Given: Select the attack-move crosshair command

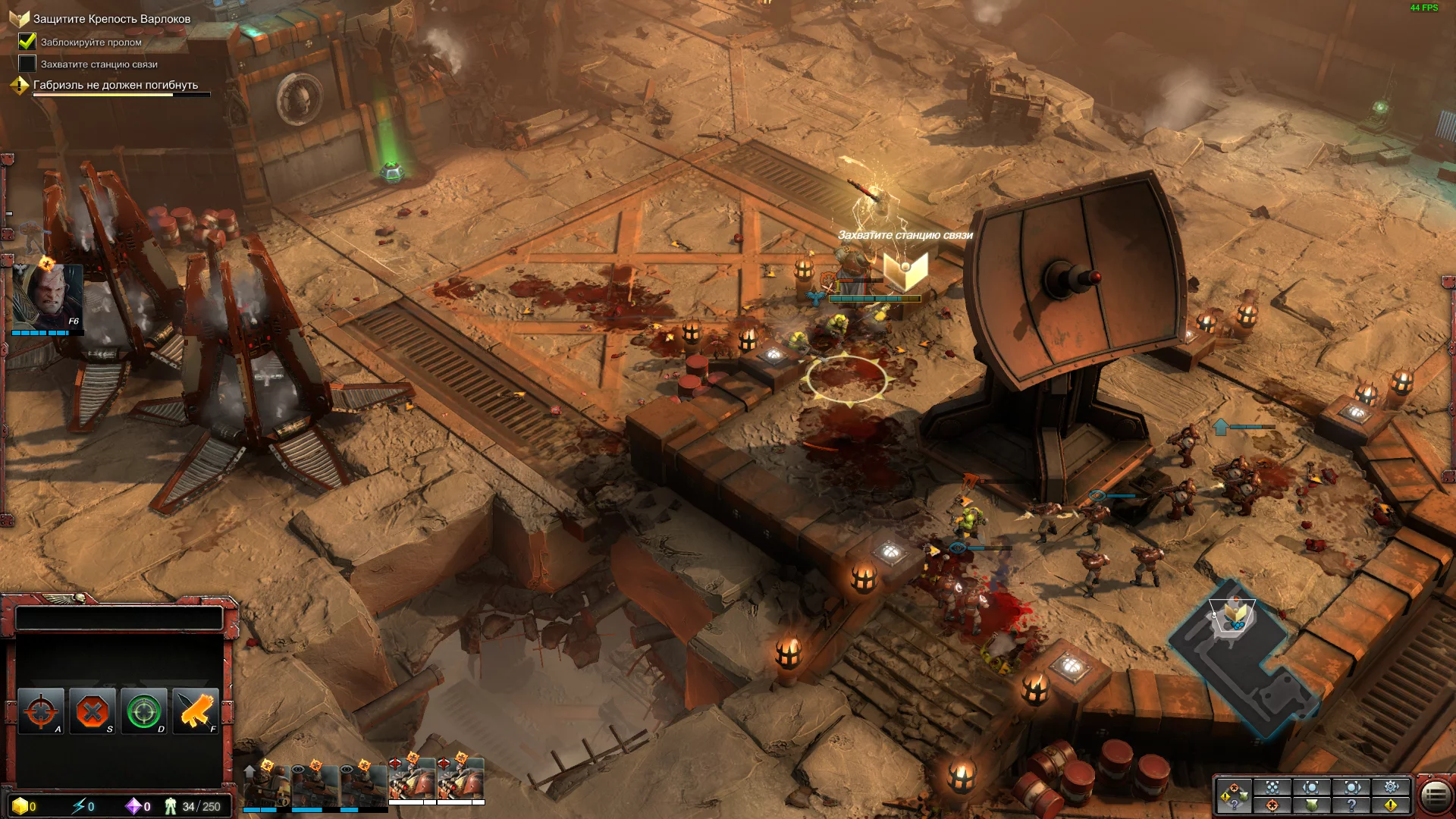Looking at the screenshot, I should point(41,711).
